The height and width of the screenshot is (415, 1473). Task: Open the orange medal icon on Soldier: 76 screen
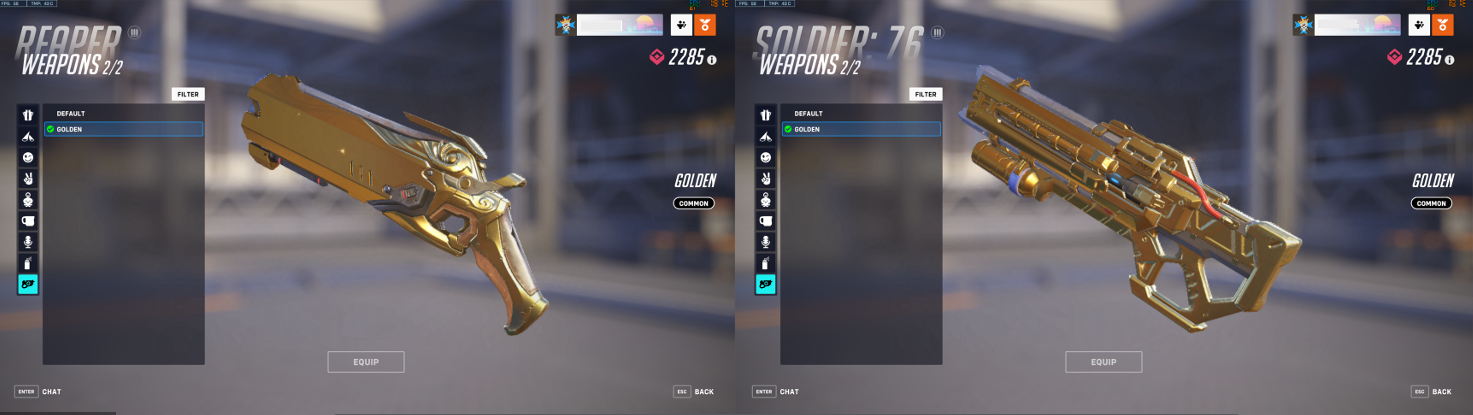pos(1442,25)
